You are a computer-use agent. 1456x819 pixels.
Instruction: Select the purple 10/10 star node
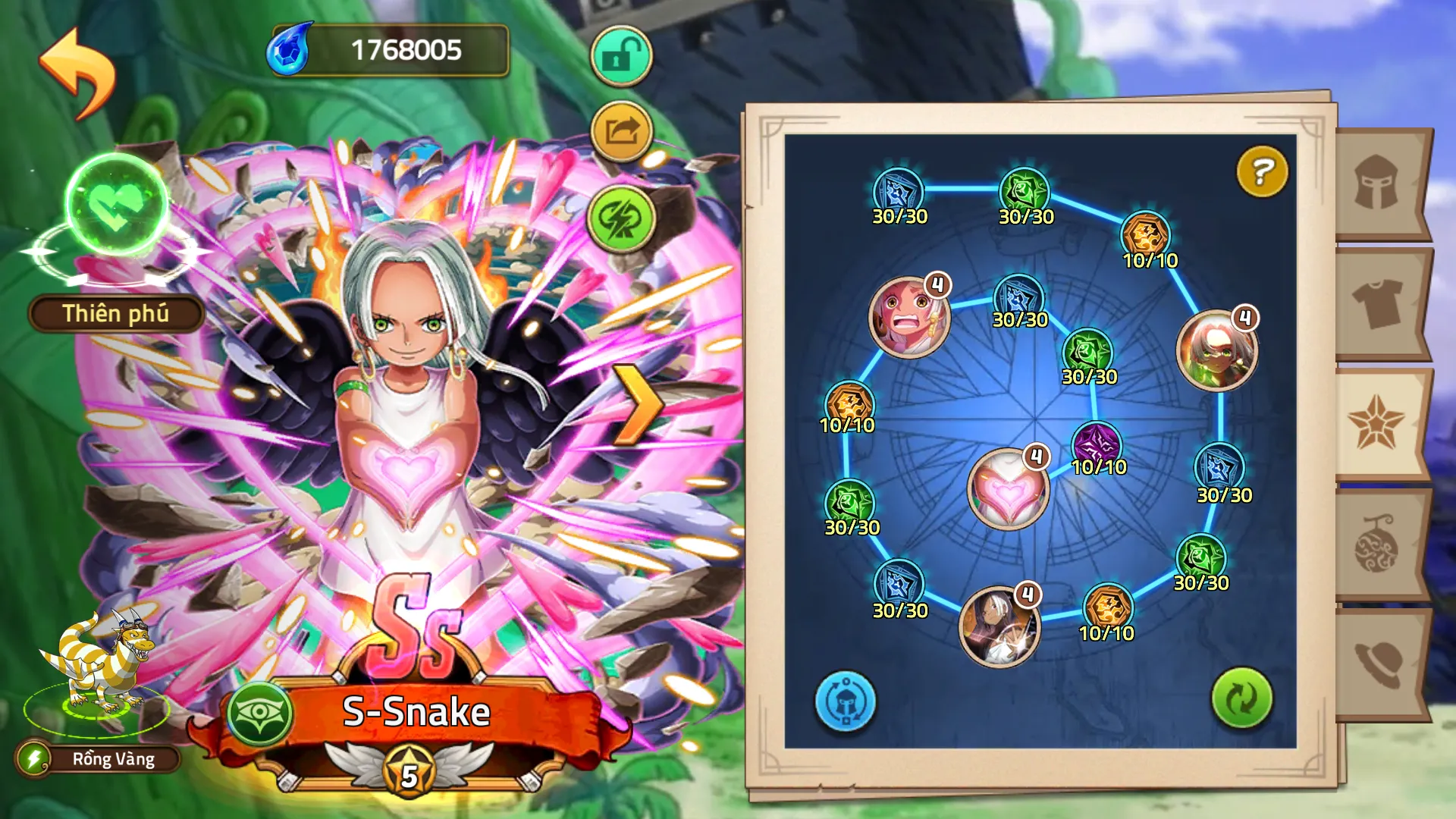(x=1097, y=444)
